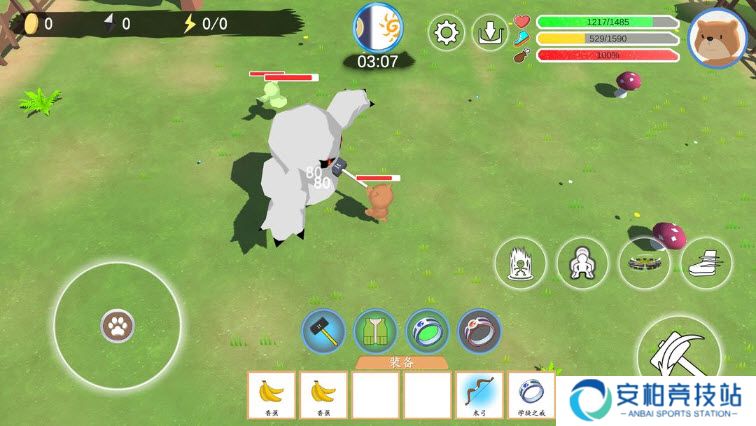The width and height of the screenshot is (756, 426).
Task: Open the bear character portrait
Action: pos(716,37)
